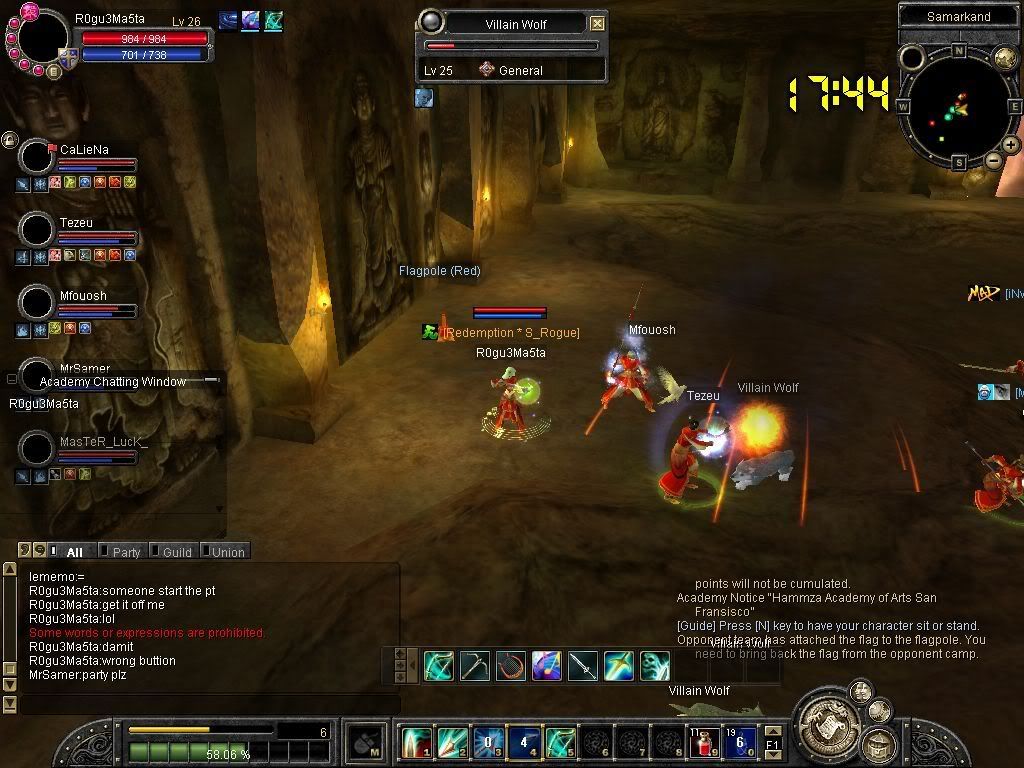Close the Villain Wolf target window
Screen dimensions: 1024x768
click(x=597, y=23)
